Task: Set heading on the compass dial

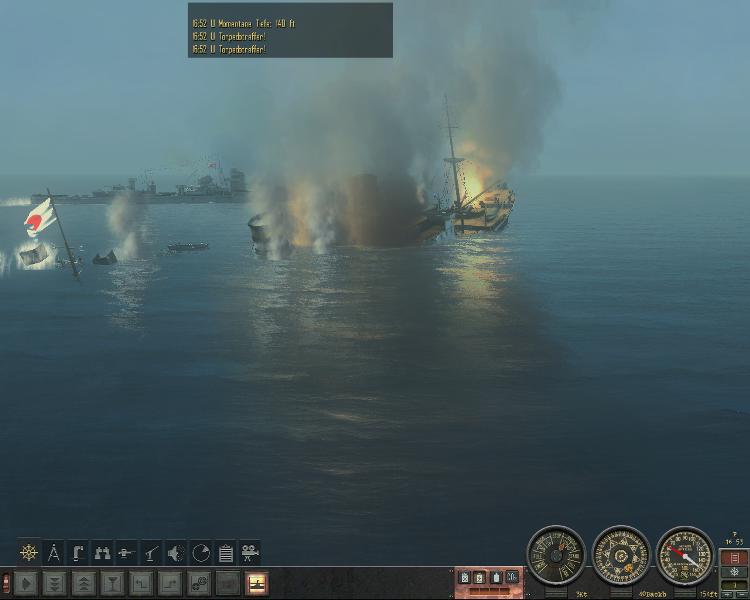Action: pos(621,556)
